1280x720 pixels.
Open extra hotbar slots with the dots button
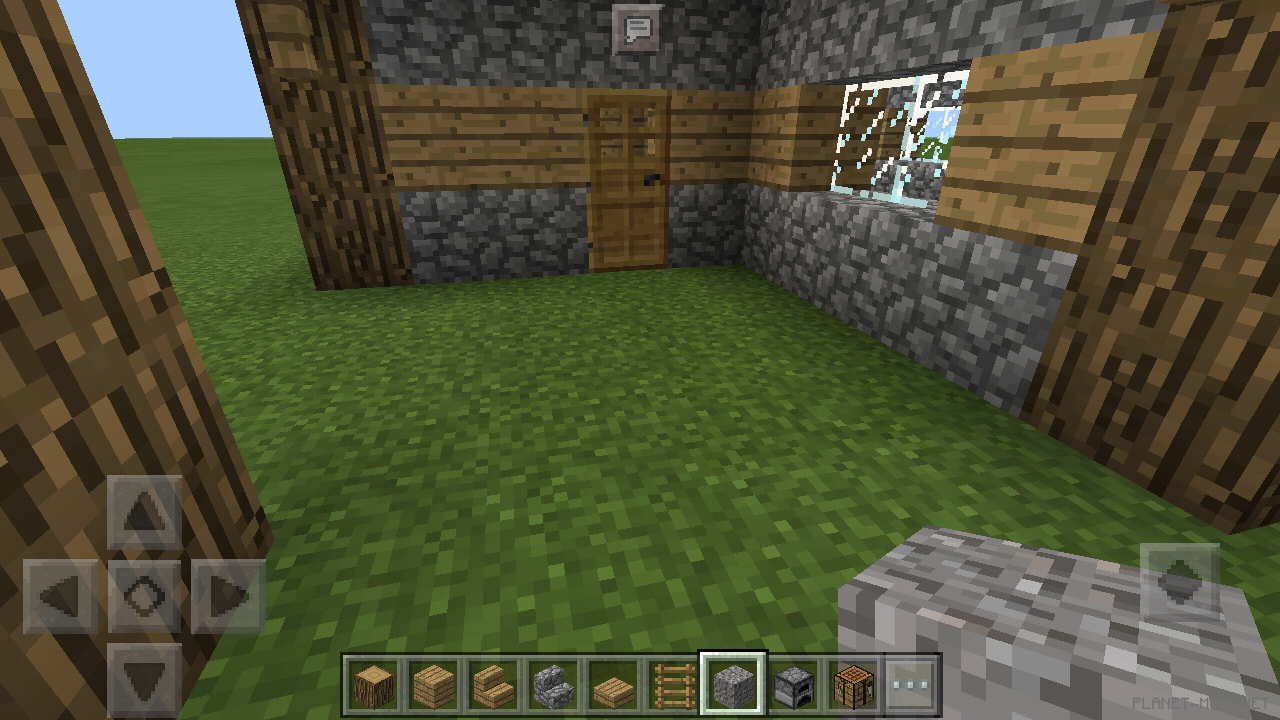coord(908,686)
